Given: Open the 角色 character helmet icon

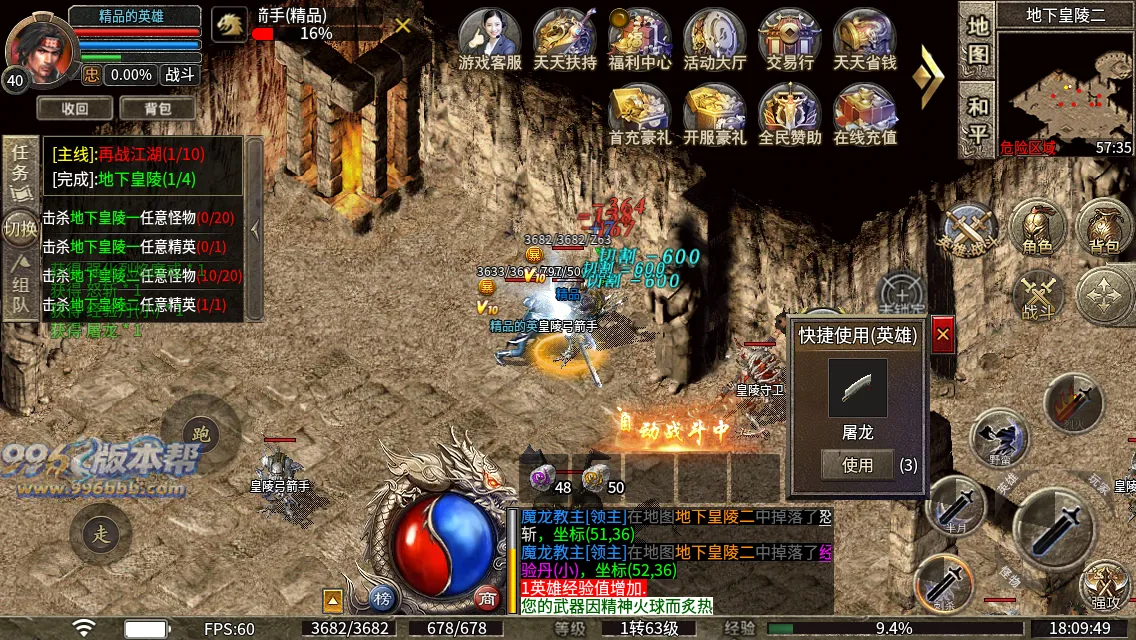Looking at the screenshot, I should coord(1037,228).
